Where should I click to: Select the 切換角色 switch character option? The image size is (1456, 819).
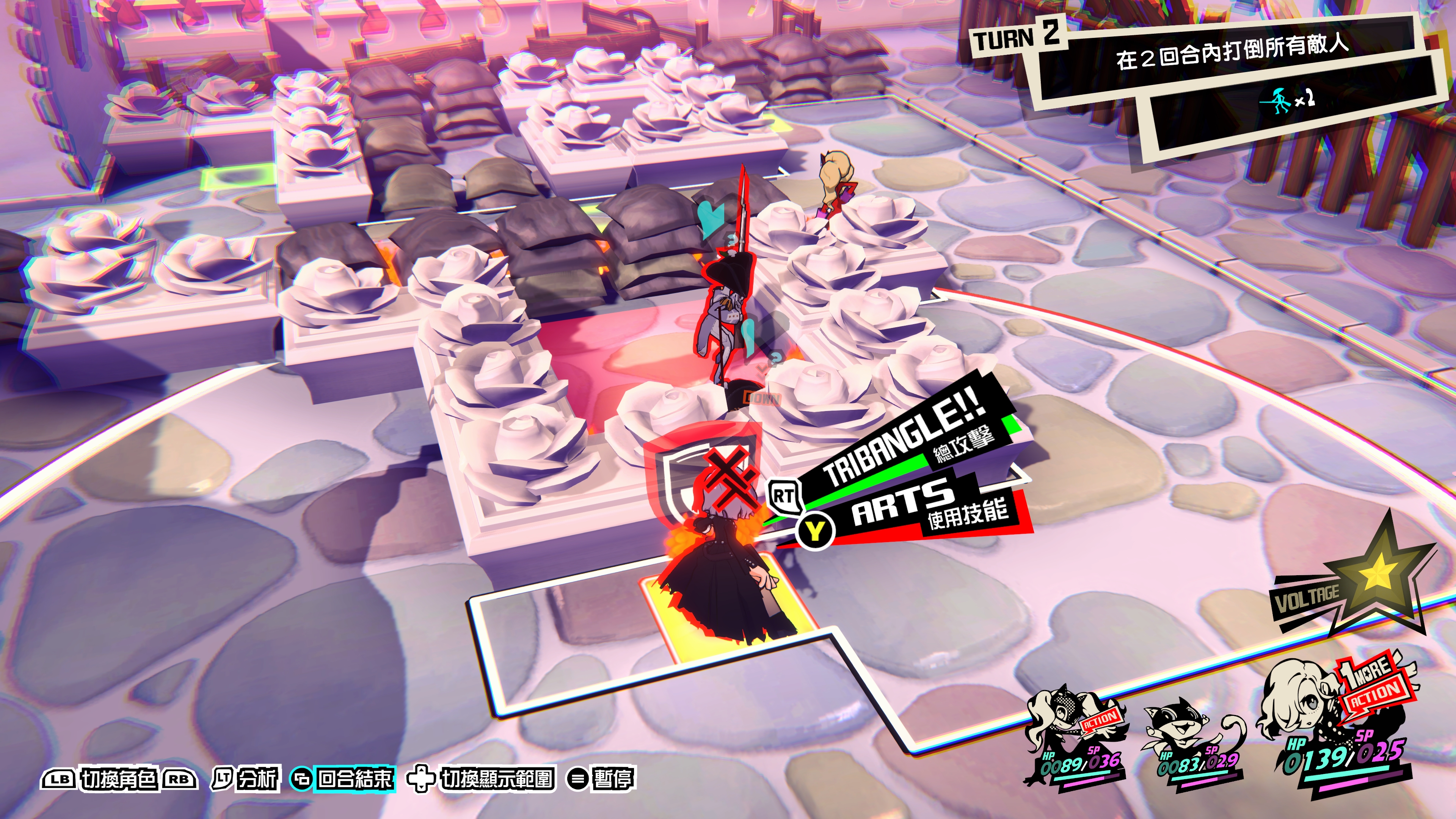tap(119, 779)
